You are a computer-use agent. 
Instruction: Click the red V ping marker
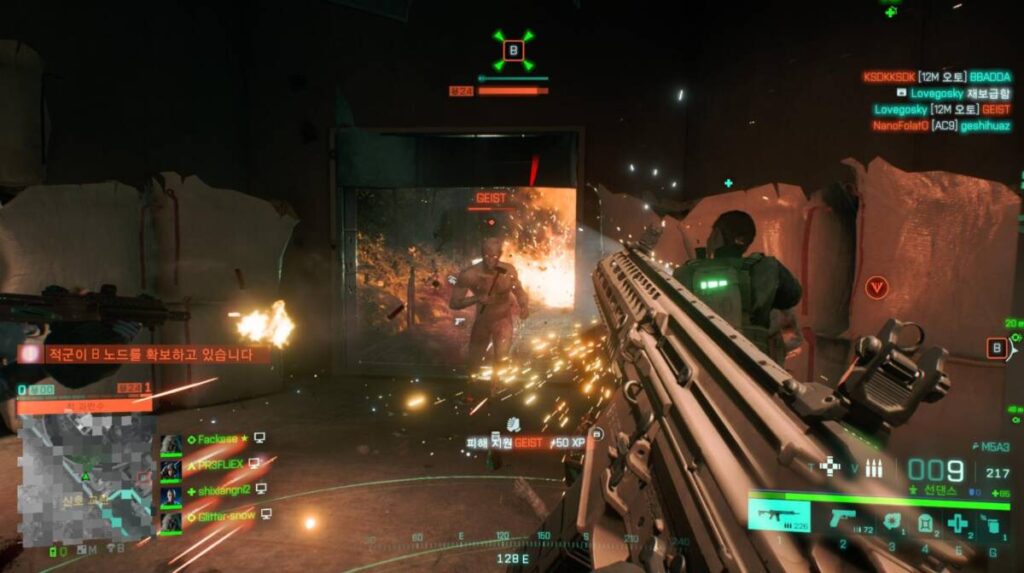[877, 288]
